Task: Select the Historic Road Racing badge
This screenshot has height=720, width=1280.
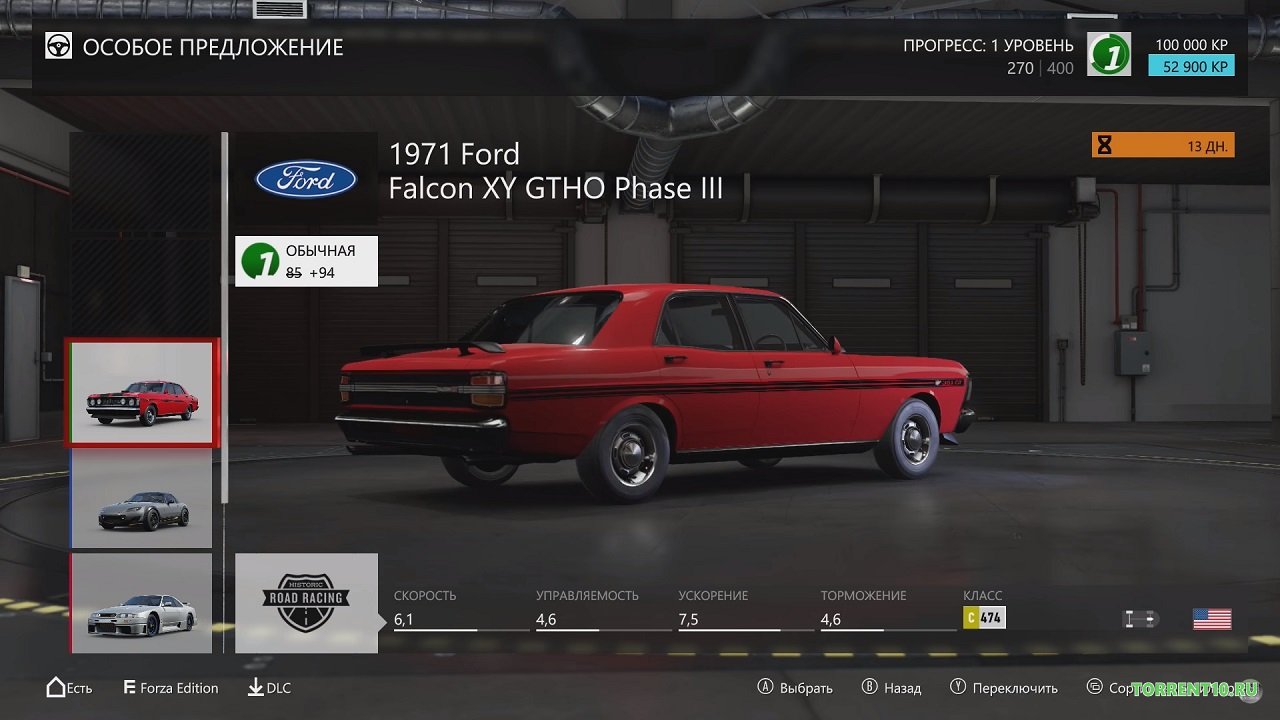Action: click(306, 603)
